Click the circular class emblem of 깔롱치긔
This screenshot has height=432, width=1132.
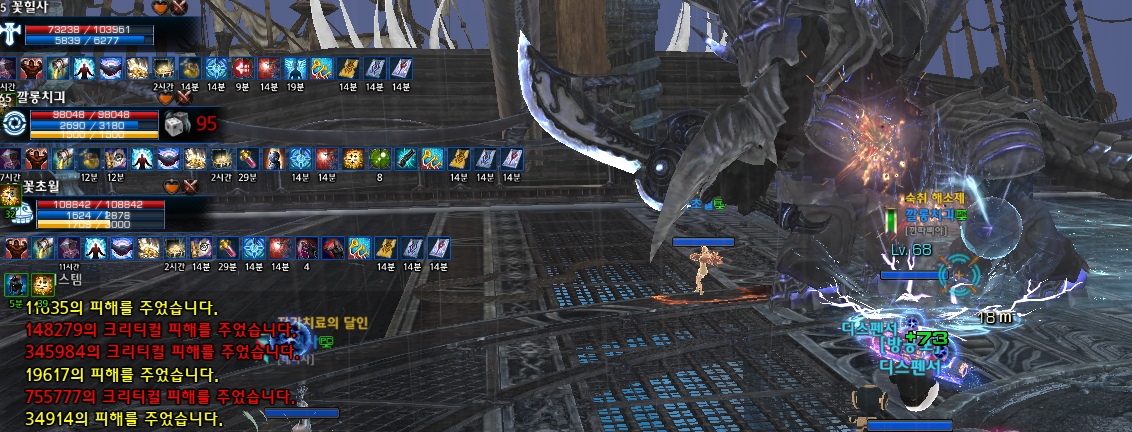[x=14, y=123]
